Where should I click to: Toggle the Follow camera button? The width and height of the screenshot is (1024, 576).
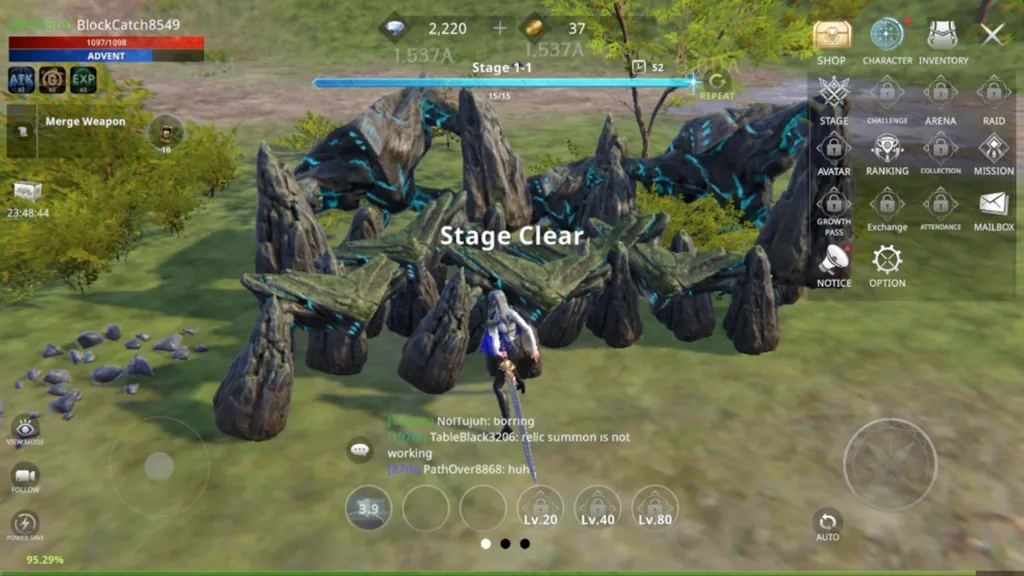coord(25,476)
